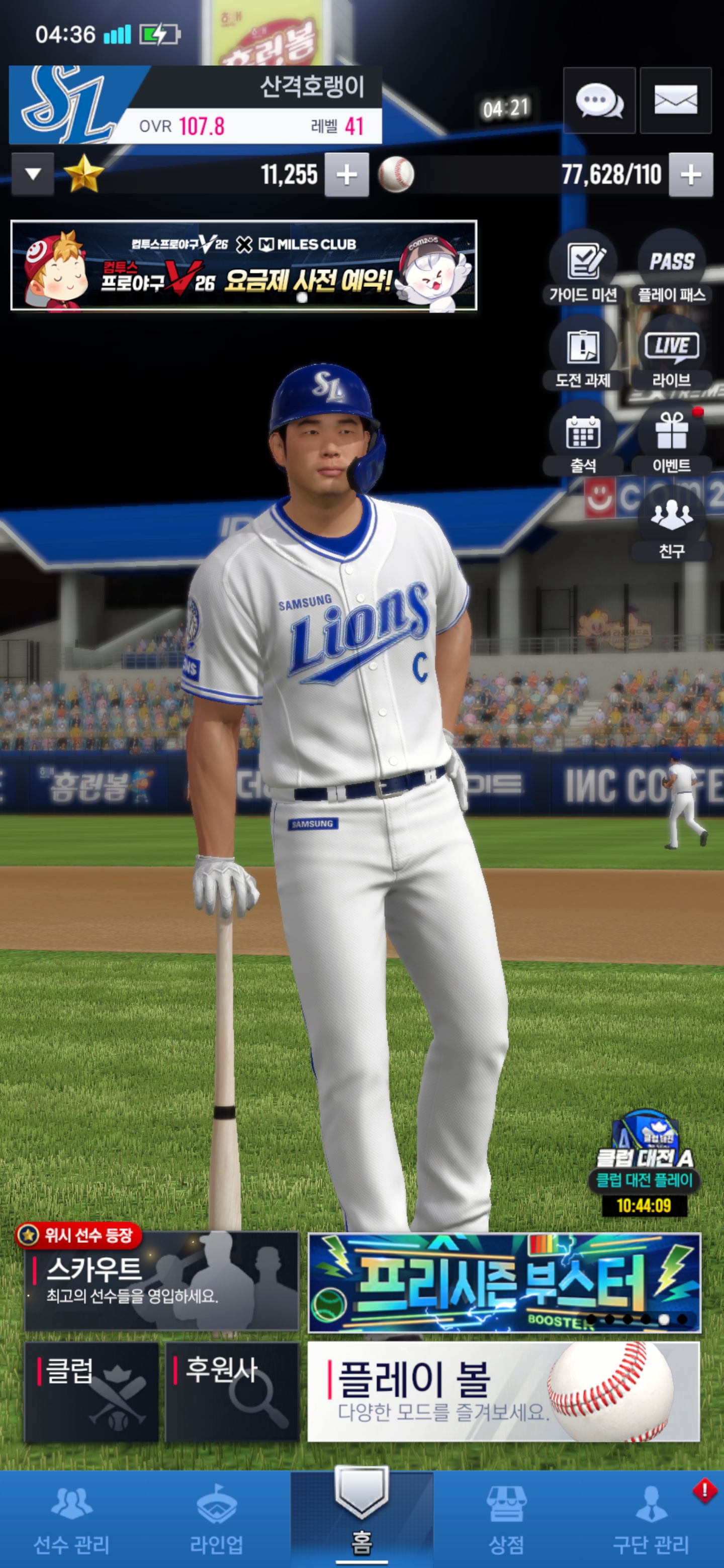Open the 스카우트 scout menu

tap(162, 1282)
